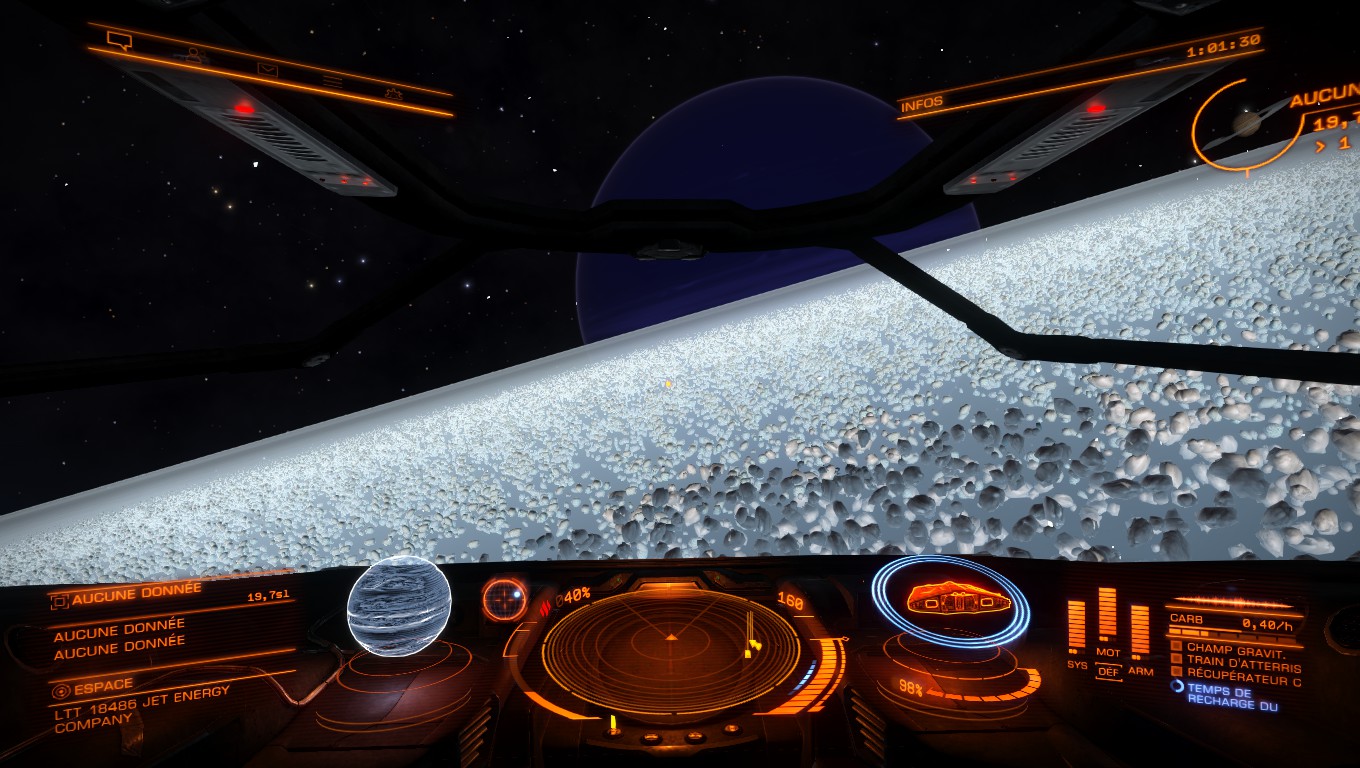
Task: Show the list lines icon in comms panel
Action: point(332,81)
